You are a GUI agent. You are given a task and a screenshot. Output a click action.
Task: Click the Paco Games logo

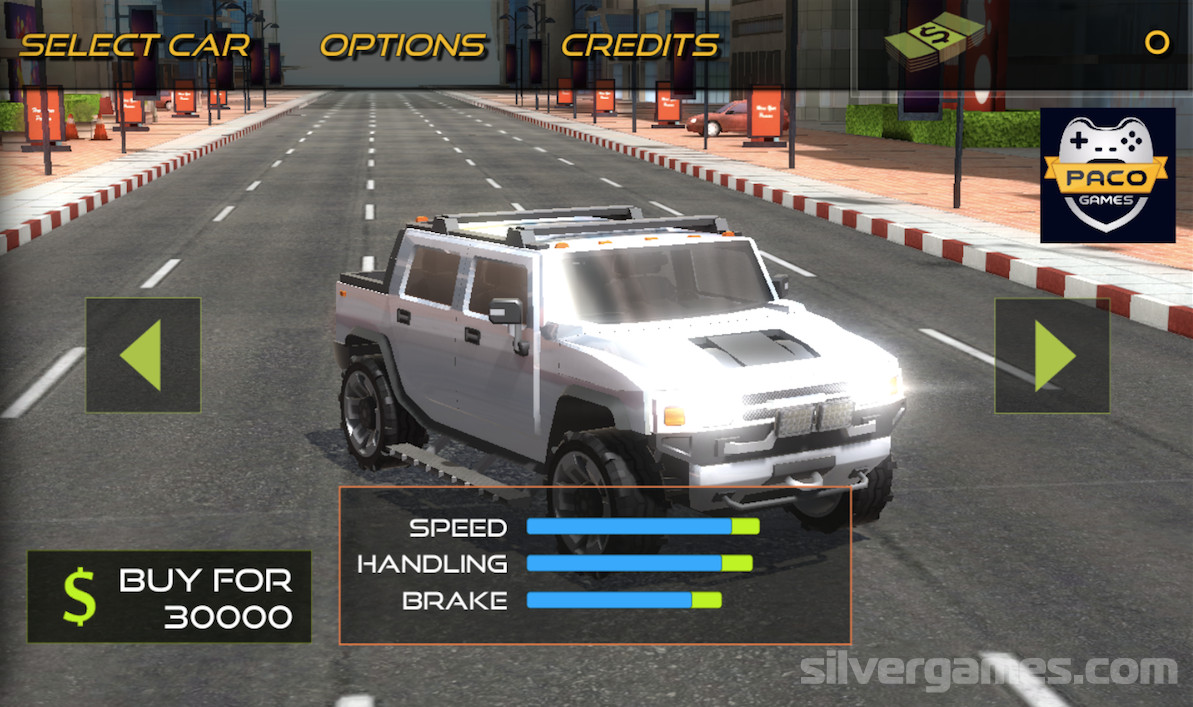1107,176
